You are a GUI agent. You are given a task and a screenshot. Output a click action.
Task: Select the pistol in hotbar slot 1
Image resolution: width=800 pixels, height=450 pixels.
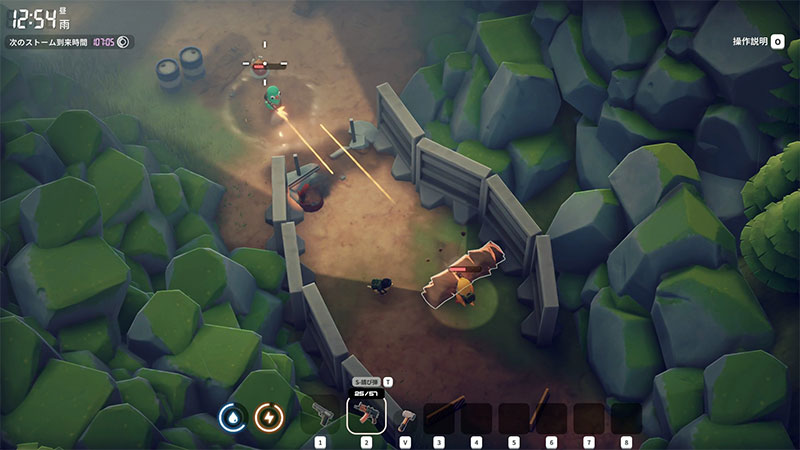coord(321,414)
